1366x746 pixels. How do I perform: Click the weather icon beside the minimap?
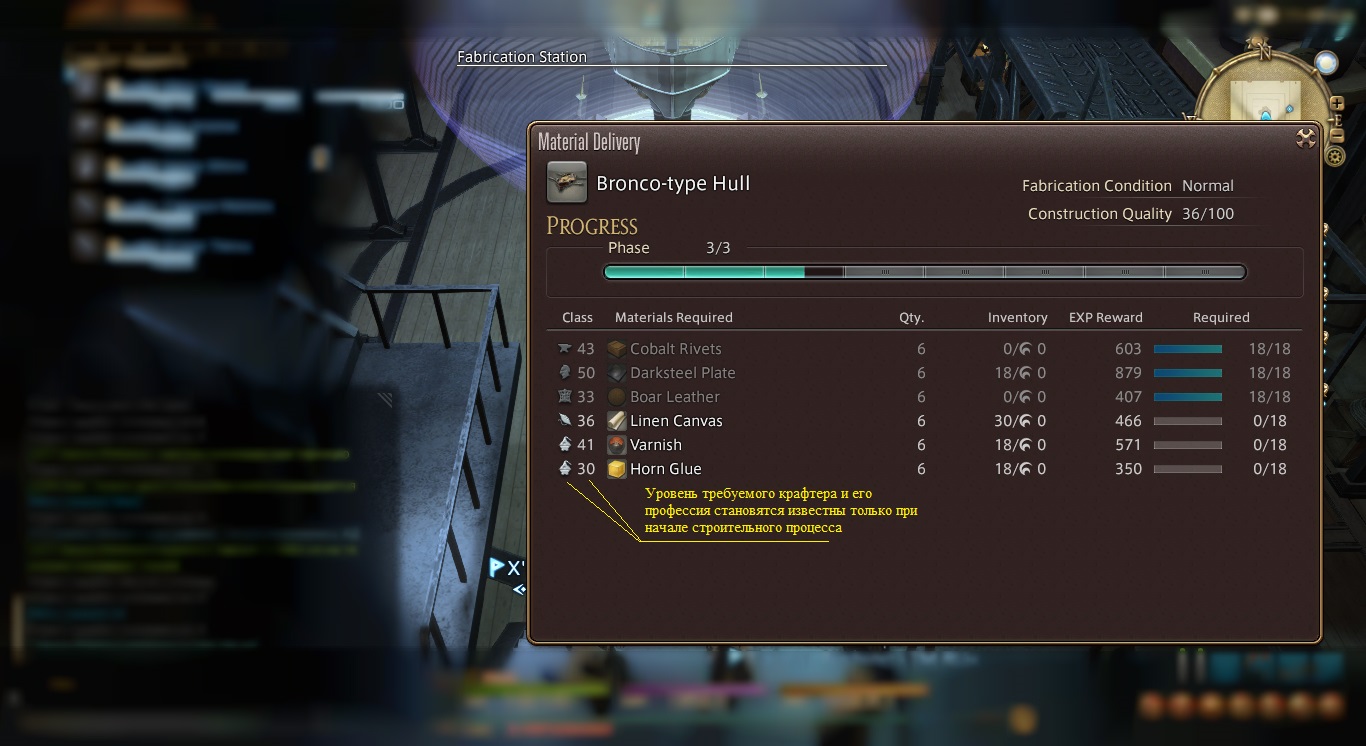pyautogui.click(x=1327, y=63)
